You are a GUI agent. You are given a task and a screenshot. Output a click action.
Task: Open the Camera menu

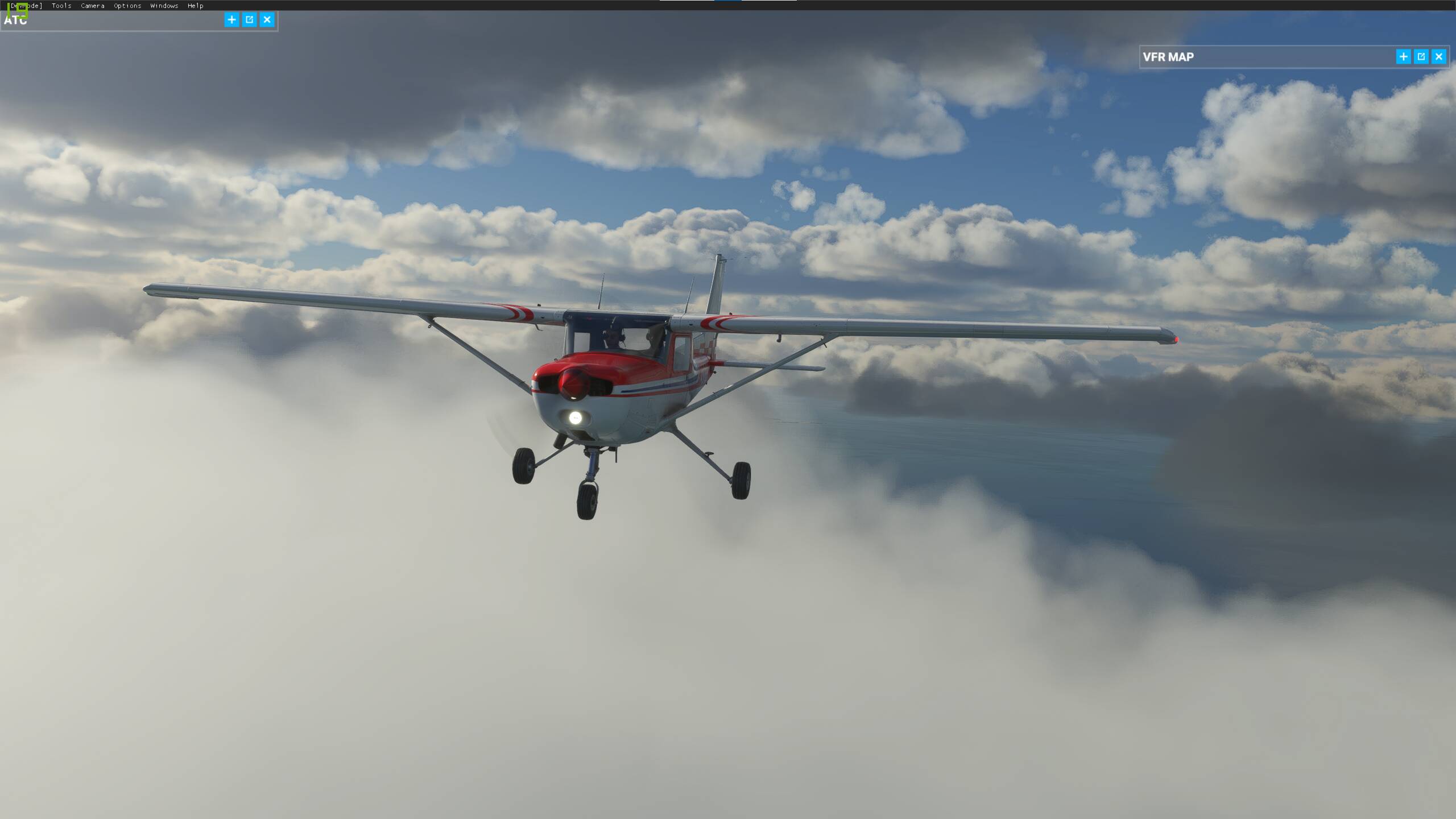click(x=92, y=6)
